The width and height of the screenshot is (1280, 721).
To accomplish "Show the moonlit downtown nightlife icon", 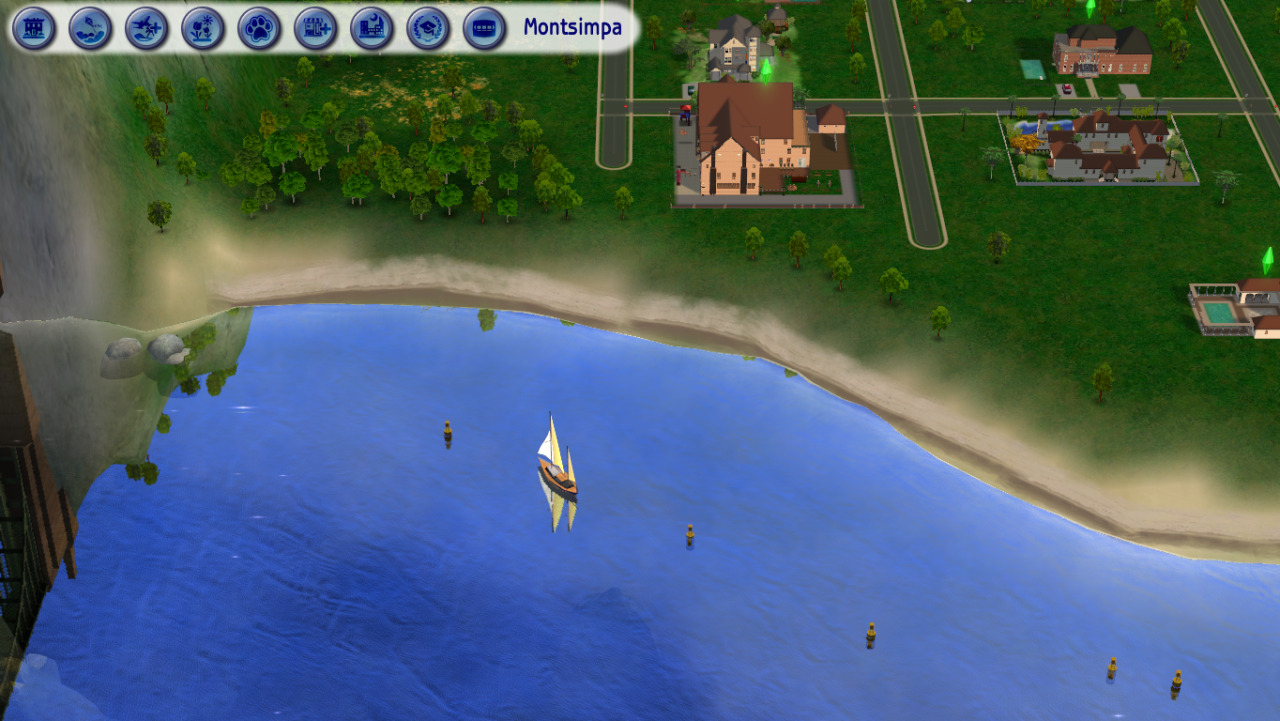I will pyautogui.click(x=372, y=28).
